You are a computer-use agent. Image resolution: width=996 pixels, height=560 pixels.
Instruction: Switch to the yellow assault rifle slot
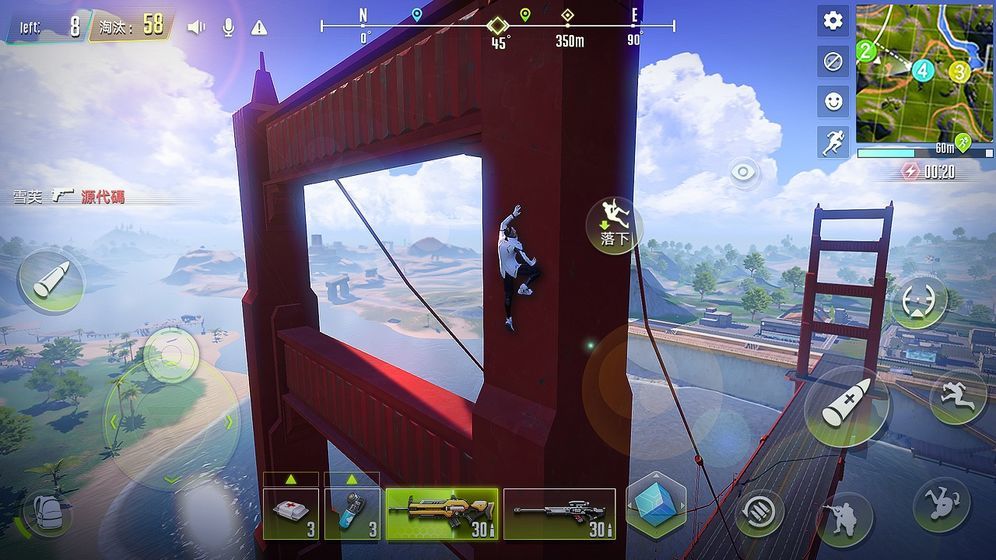pos(441,514)
